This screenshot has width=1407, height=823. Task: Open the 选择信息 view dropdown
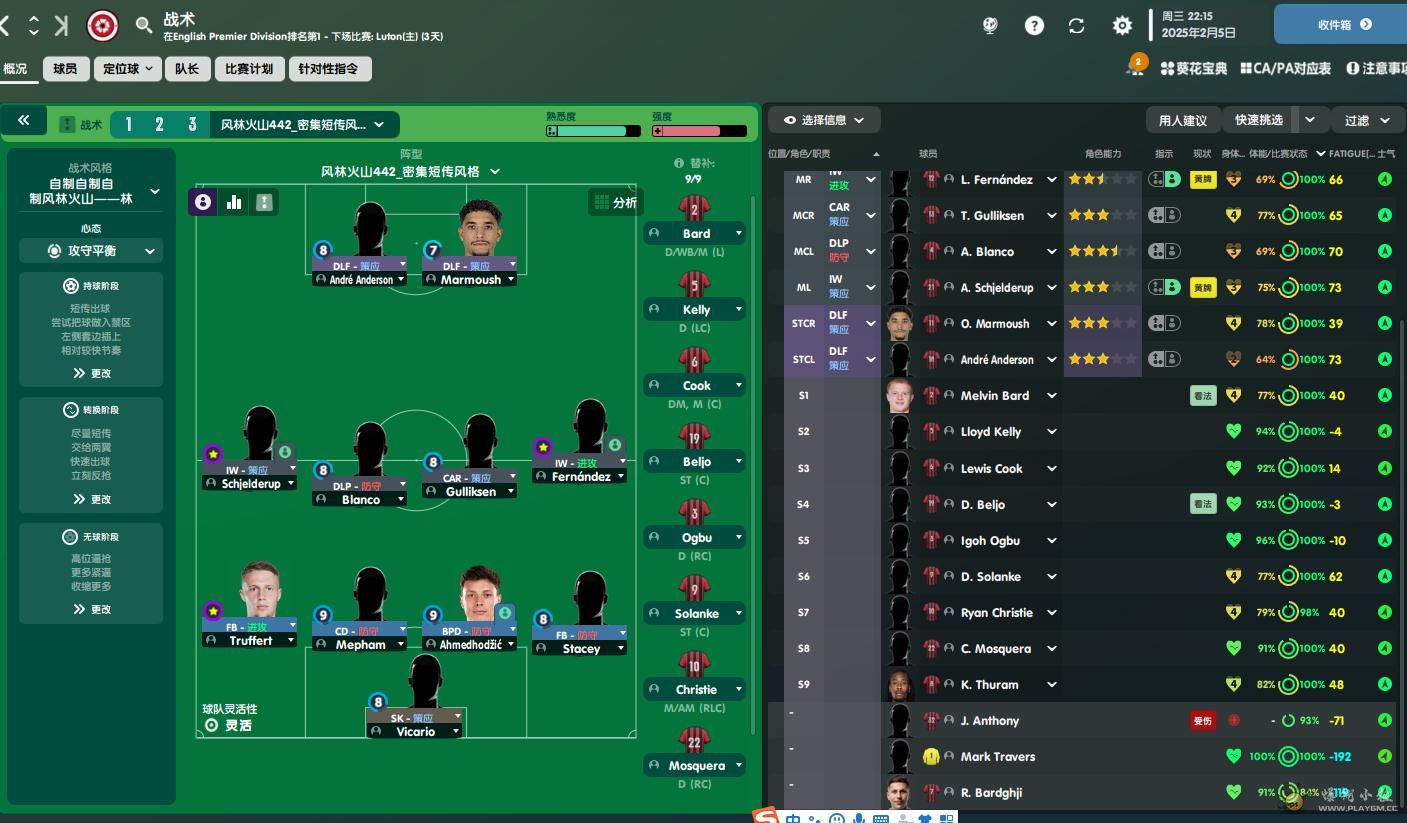coord(824,120)
